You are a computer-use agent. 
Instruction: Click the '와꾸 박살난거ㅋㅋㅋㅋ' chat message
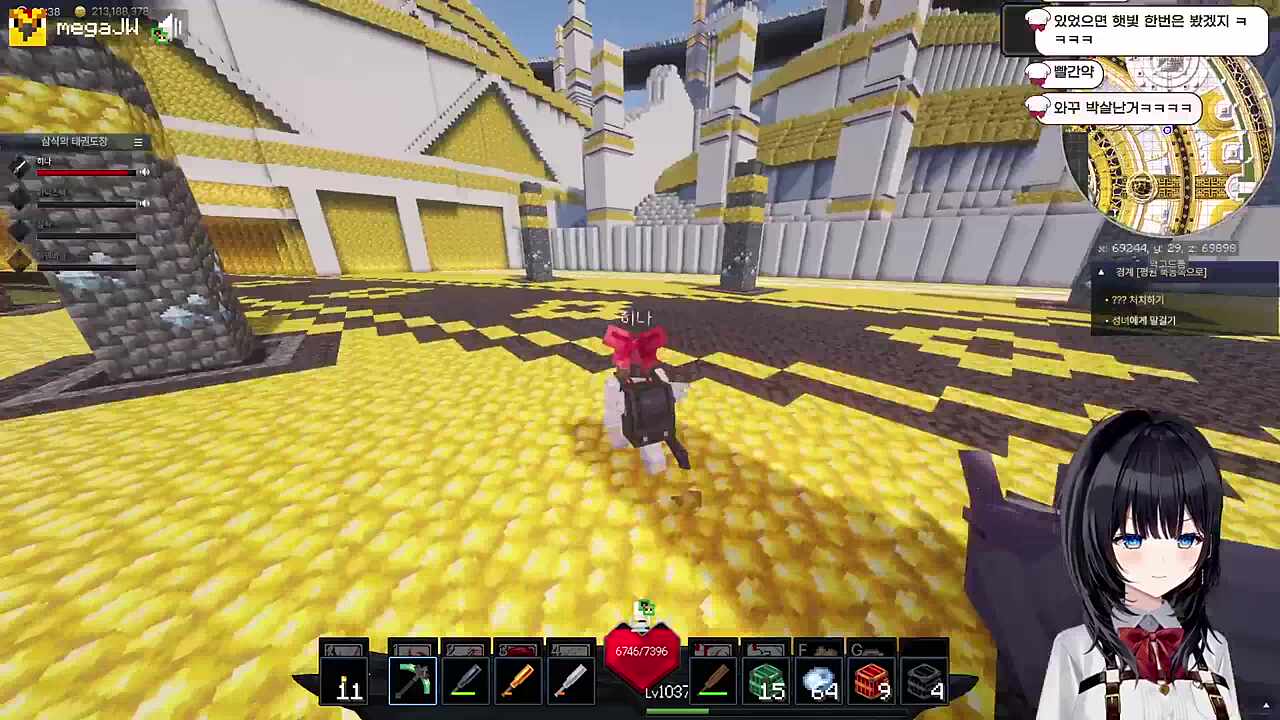click(1122, 107)
